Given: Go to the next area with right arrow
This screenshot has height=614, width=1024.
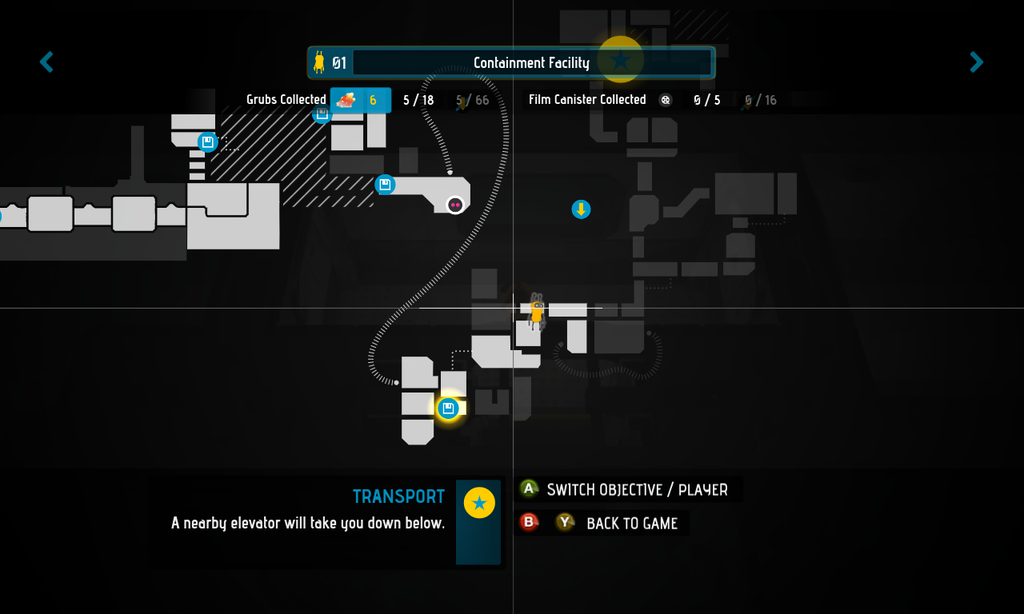Looking at the screenshot, I should point(976,63).
